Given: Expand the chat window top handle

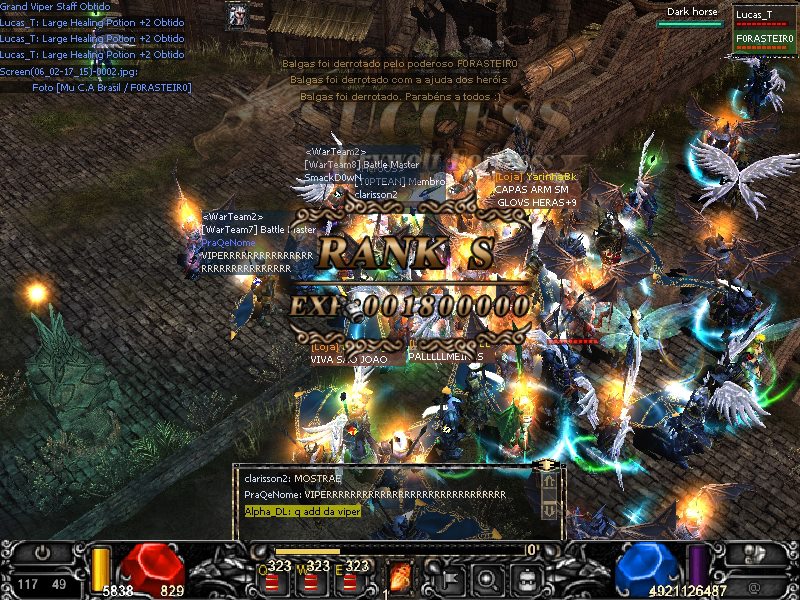Looking at the screenshot, I should coord(545,466).
